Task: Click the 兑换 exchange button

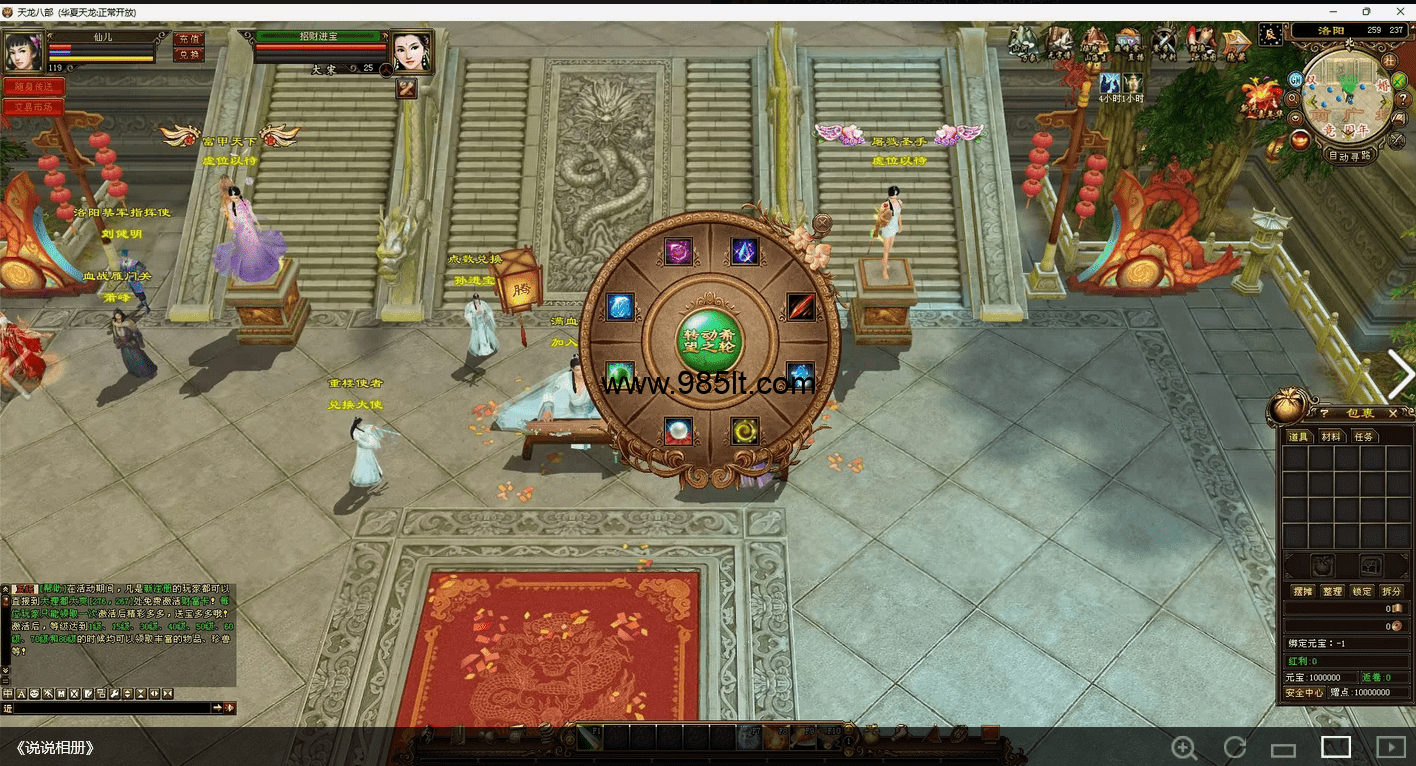Action: pyautogui.click(x=188, y=55)
